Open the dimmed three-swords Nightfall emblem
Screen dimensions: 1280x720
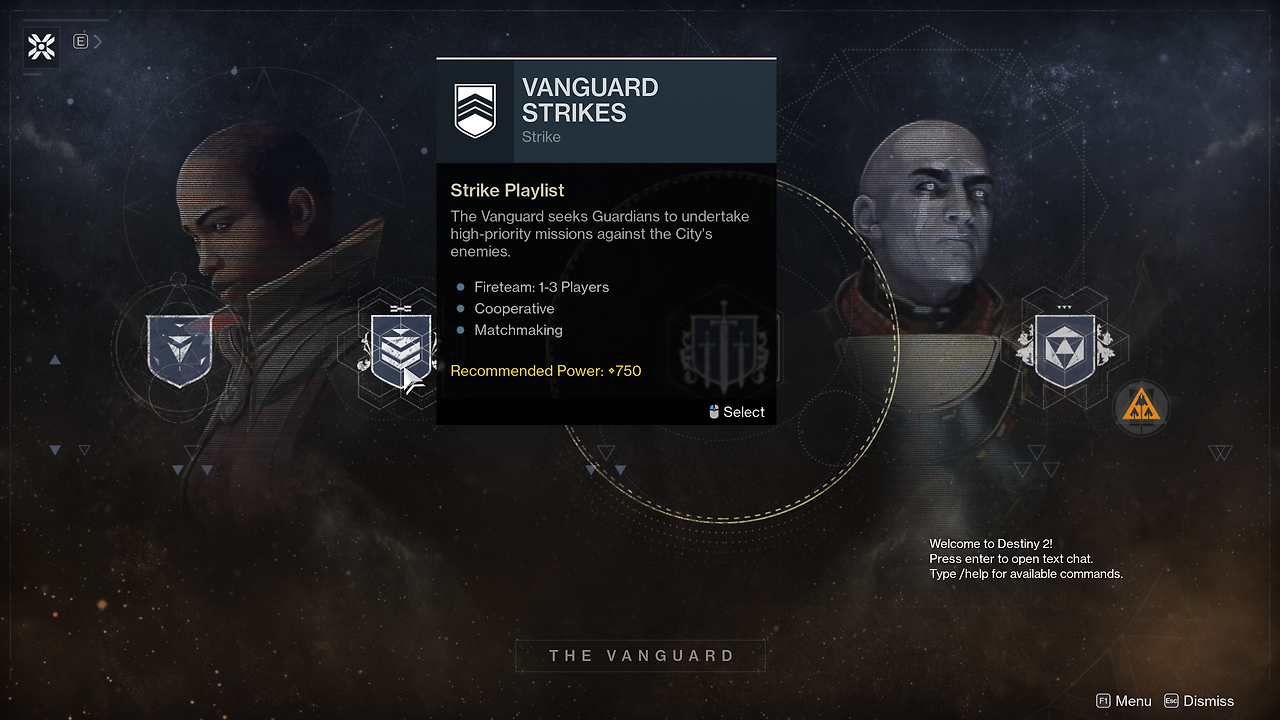pos(727,350)
